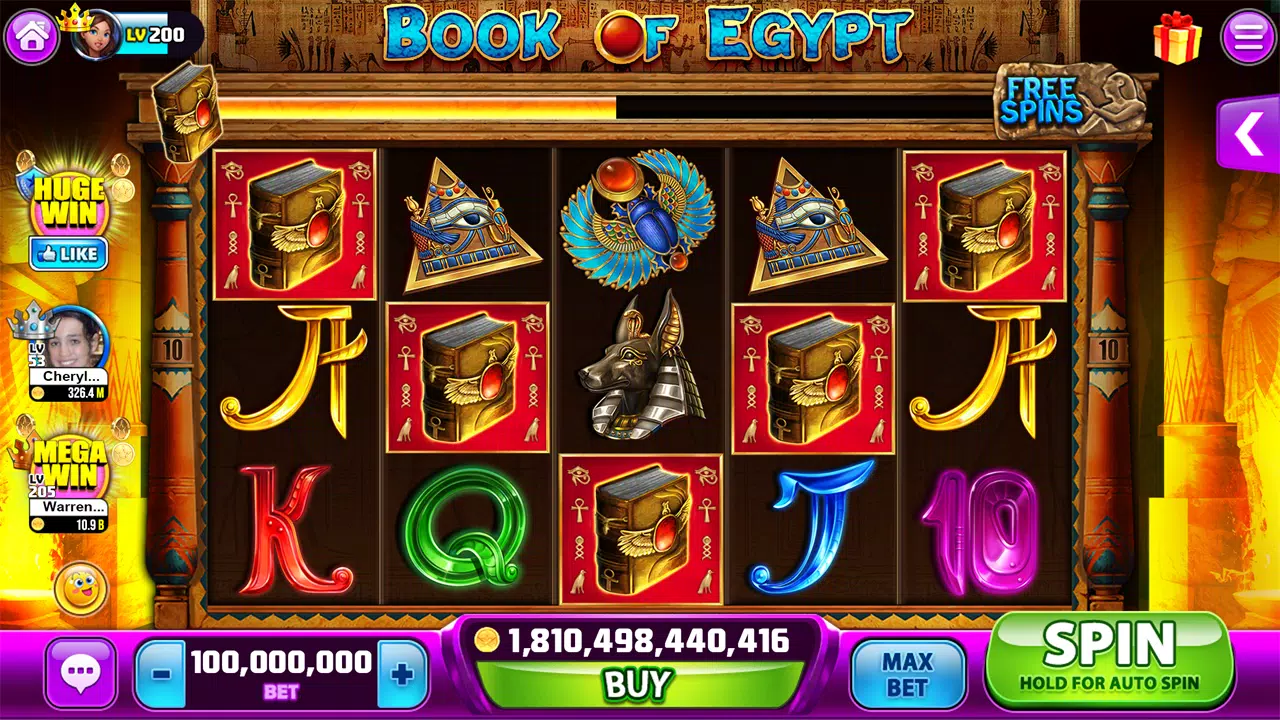Hit the green SPIN button
1280x720 pixels.
1110,660
